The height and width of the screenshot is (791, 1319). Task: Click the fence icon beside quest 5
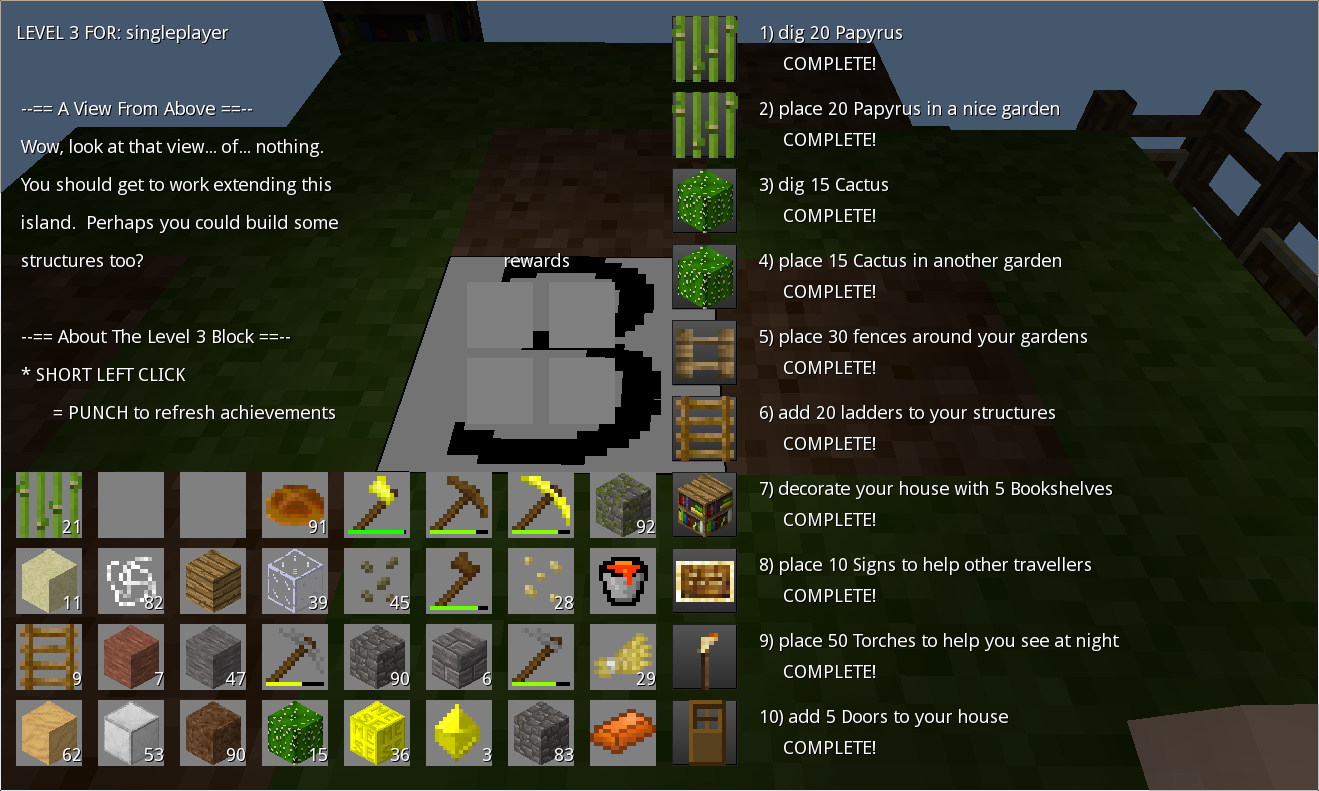click(x=705, y=351)
